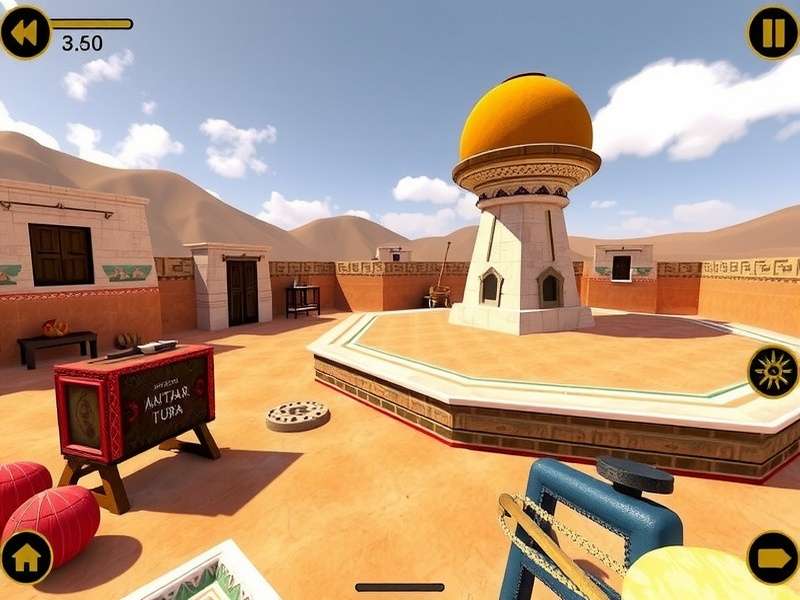Pause the game

click(x=773, y=32)
